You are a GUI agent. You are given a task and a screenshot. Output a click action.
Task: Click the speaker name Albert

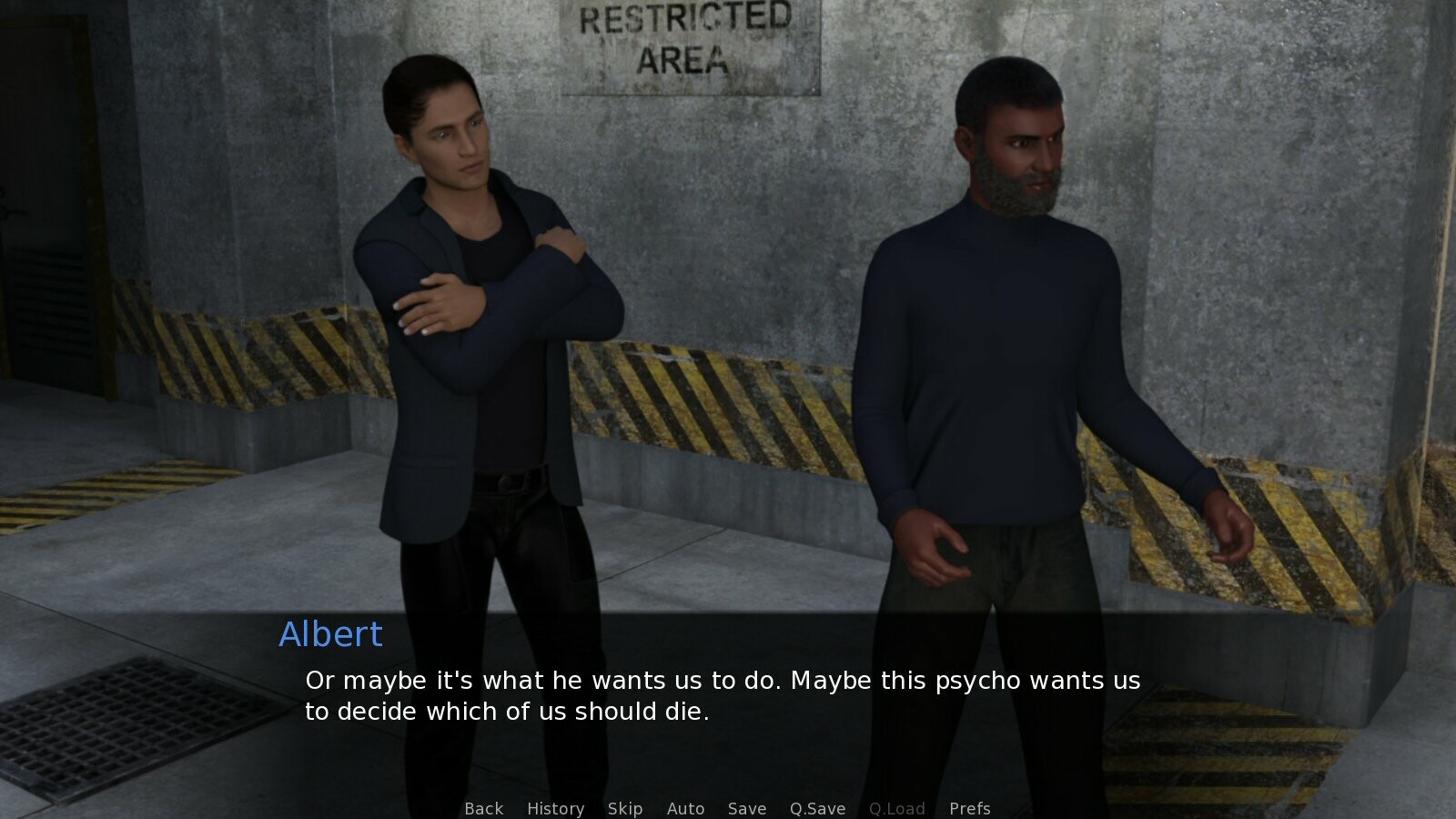tap(329, 634)
